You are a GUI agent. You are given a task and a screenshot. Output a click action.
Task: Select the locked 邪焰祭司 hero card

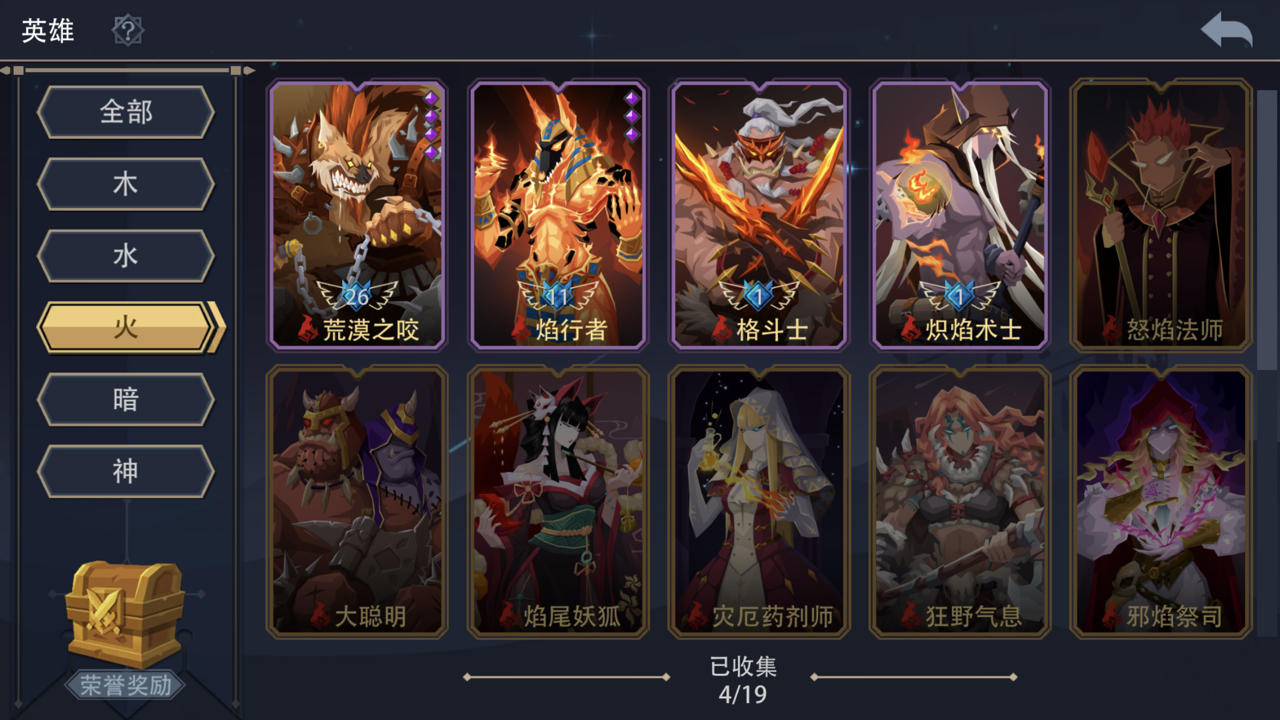[x=1161, y=500]
